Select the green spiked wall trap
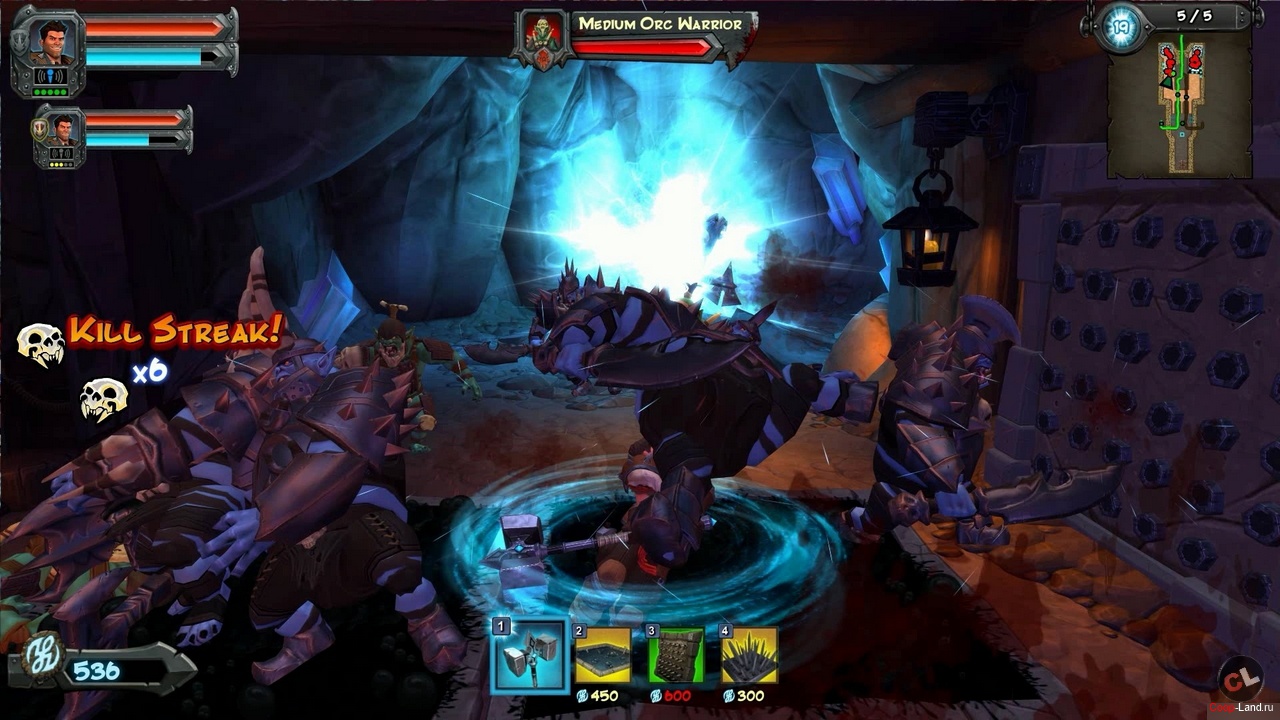This screenshot has height=720, width=1280. [675, 655]
